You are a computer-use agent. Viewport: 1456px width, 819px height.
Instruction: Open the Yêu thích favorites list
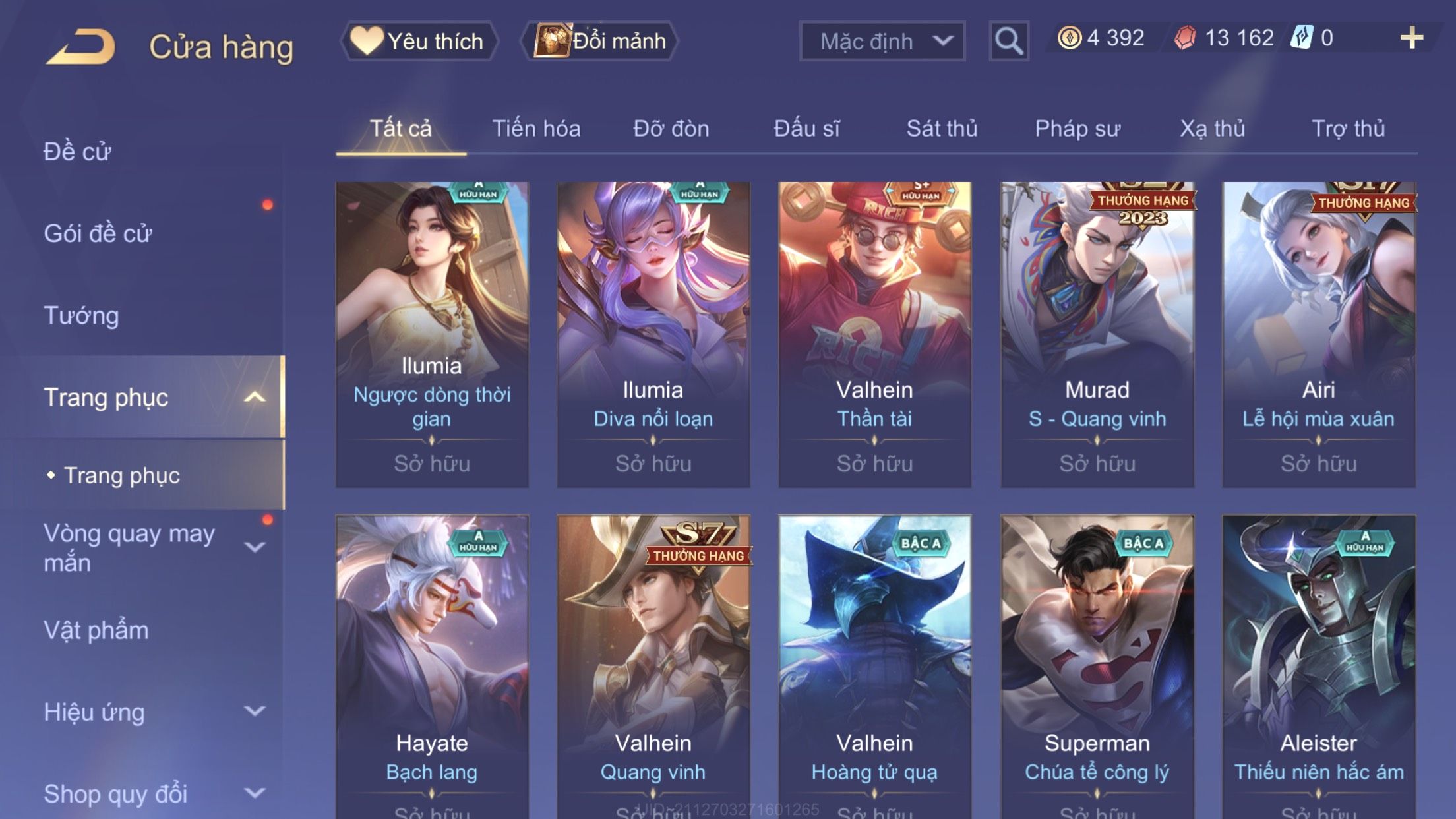pos(419,41)
